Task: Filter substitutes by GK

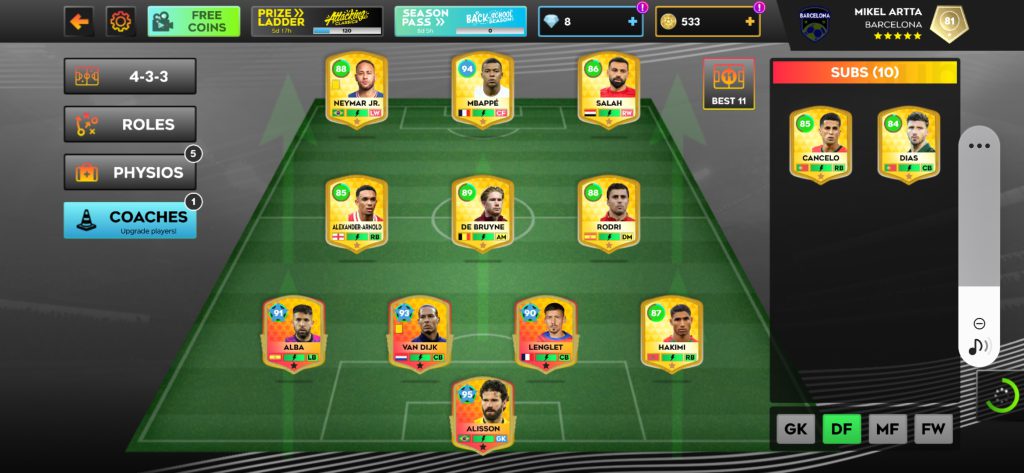Action: click(795, 429)
